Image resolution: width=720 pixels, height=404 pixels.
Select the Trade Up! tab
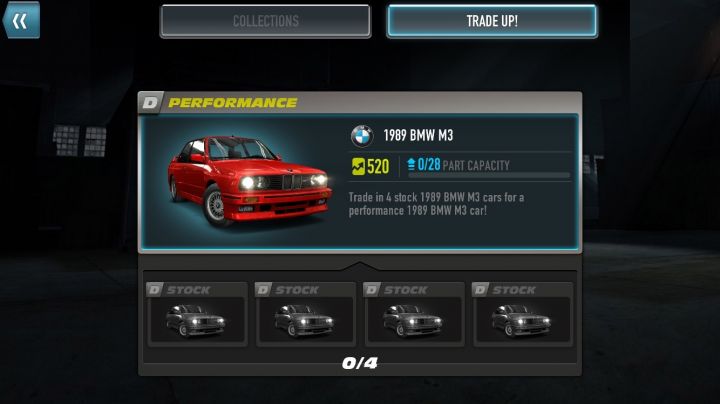tap(492, 21)
